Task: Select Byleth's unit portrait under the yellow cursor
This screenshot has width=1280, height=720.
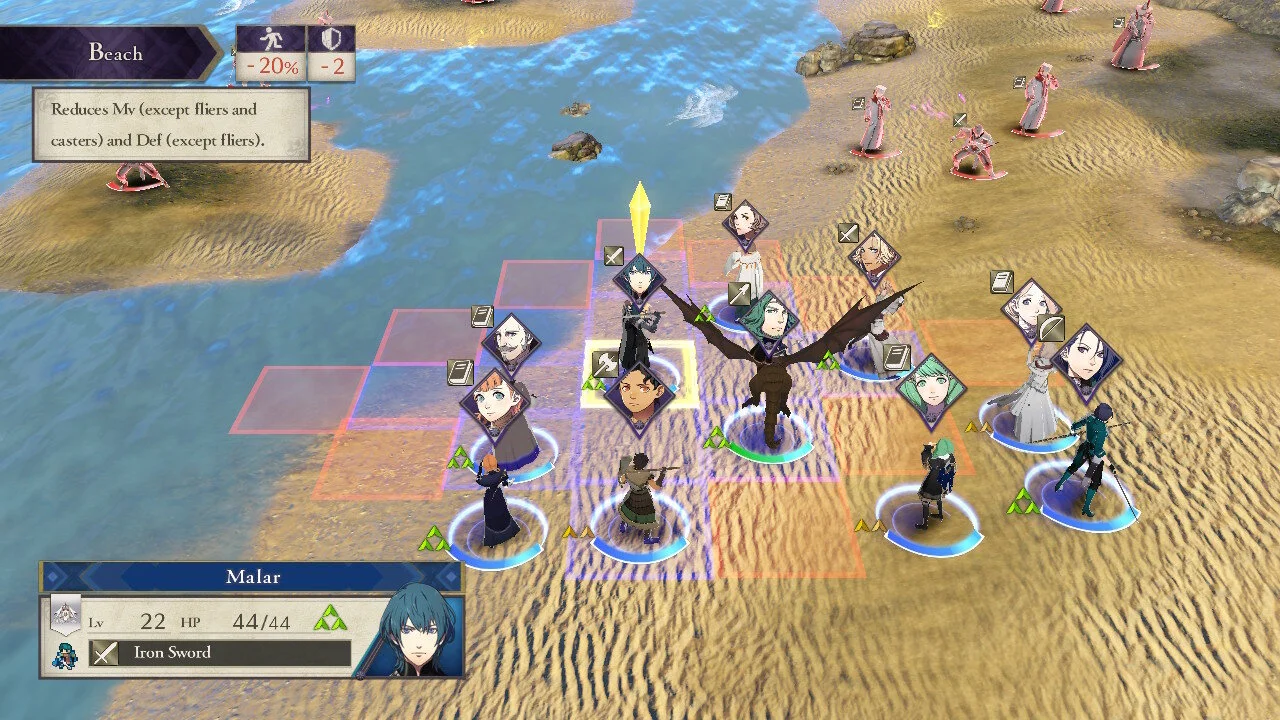Action: pyautogui.click(x=639, y=280)
